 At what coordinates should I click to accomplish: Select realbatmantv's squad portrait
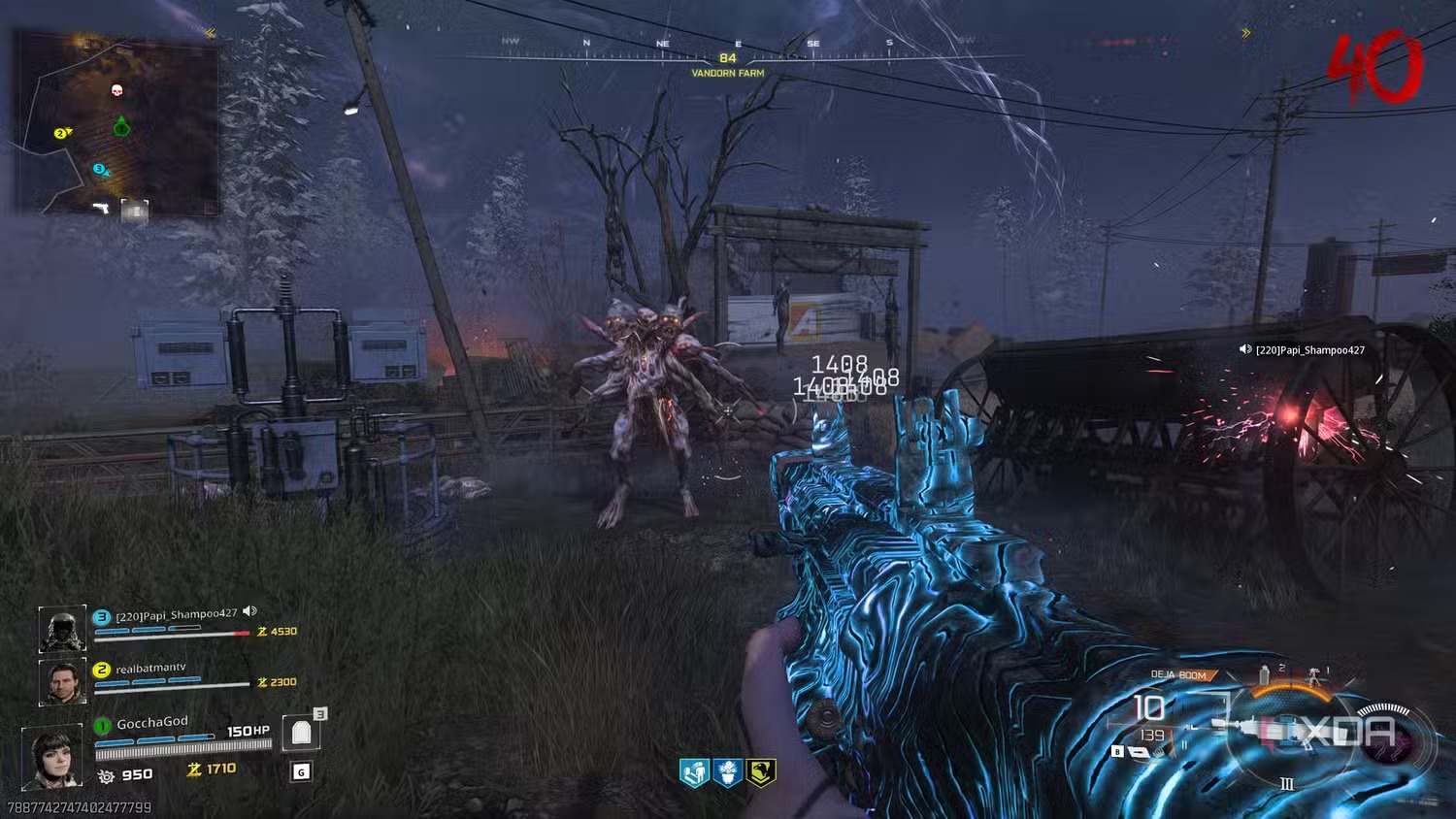pos(62,680)
